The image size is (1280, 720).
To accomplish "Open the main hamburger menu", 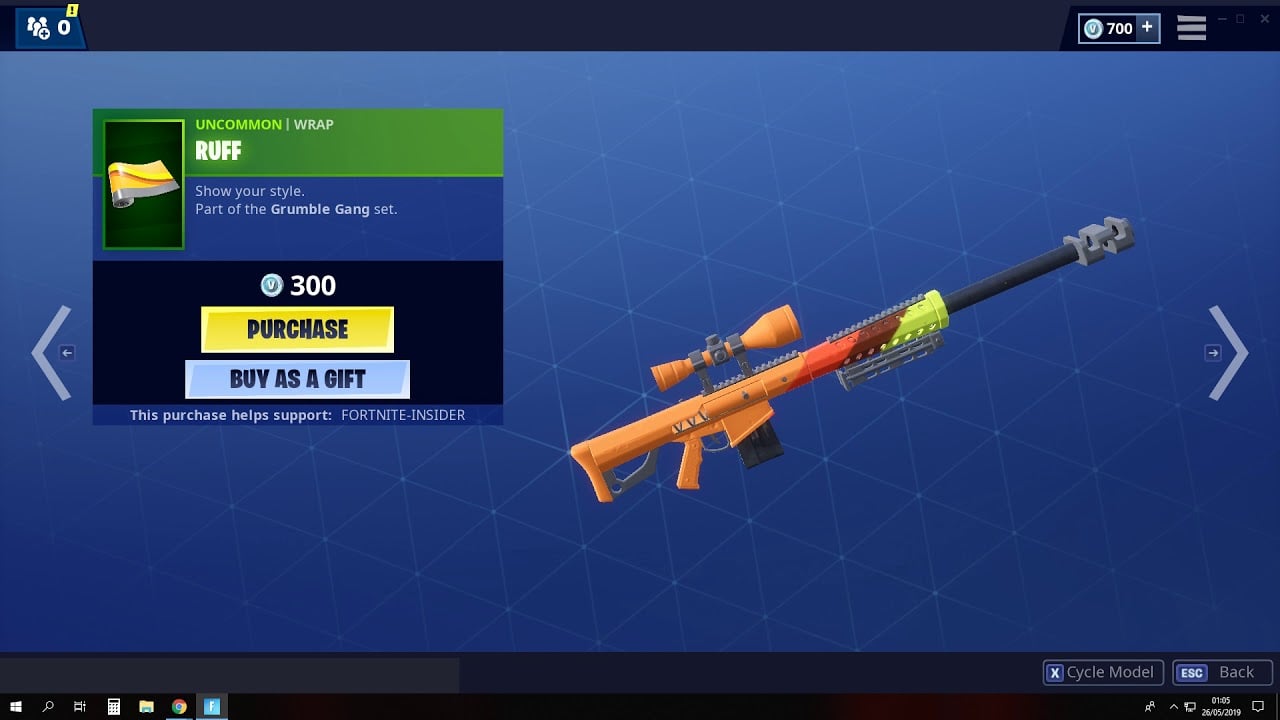I will pyautogui.click(x=1190, y=27).
